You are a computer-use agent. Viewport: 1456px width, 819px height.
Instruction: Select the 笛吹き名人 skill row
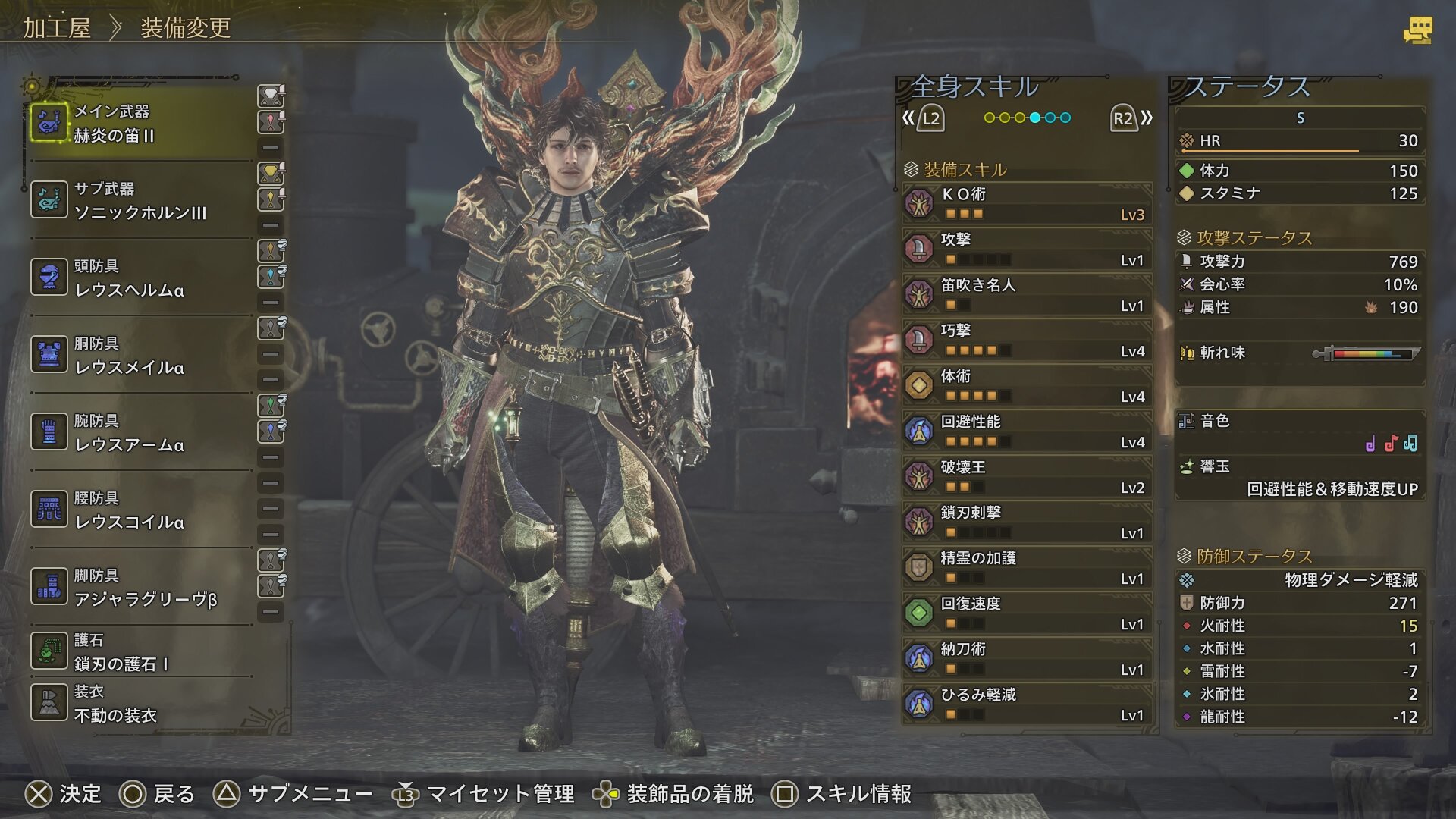coord(1028,295)
